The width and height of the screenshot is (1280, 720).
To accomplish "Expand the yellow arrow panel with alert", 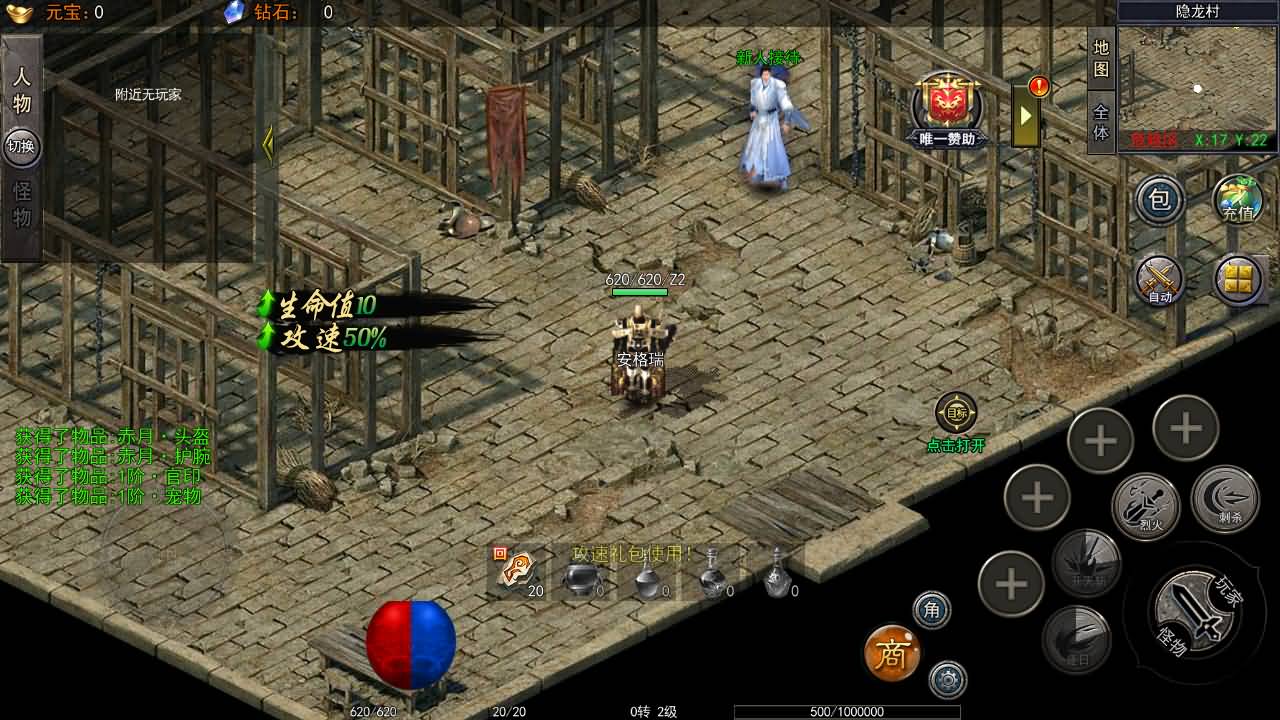I will (x=1026, y=115).
